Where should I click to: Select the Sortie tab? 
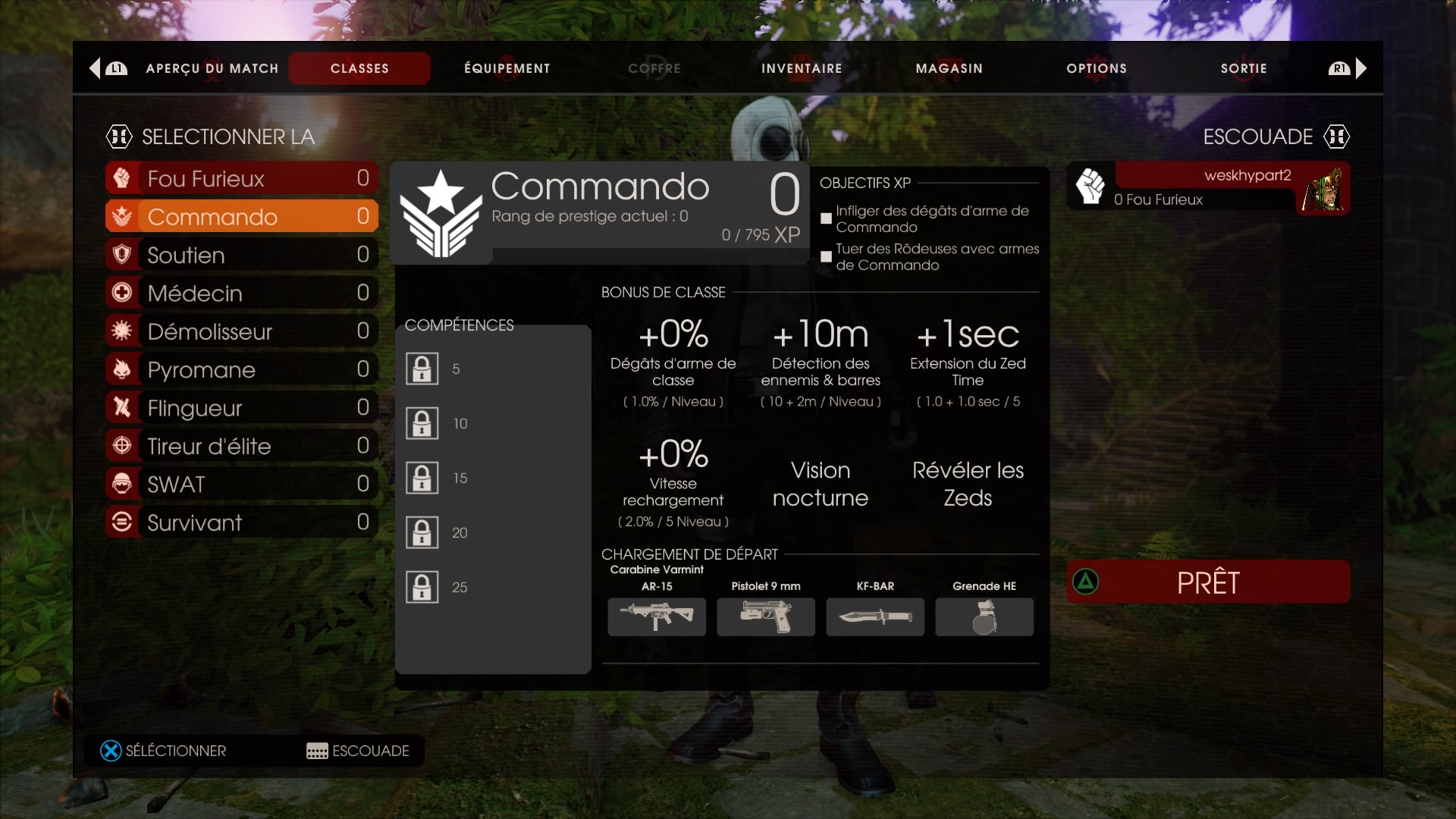click(1244, 68)
